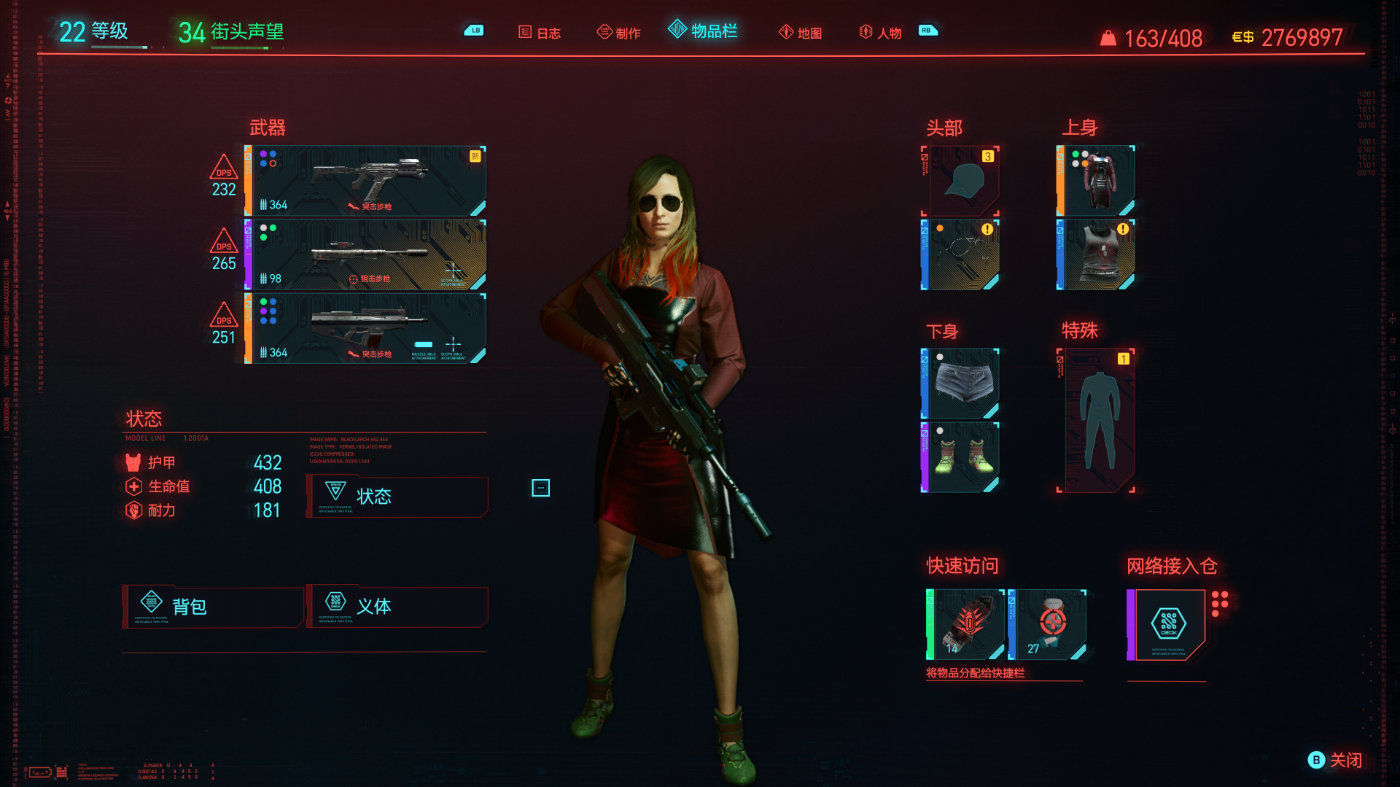
Task: Go to the 地图 map tab
Action: click(800, 33)
